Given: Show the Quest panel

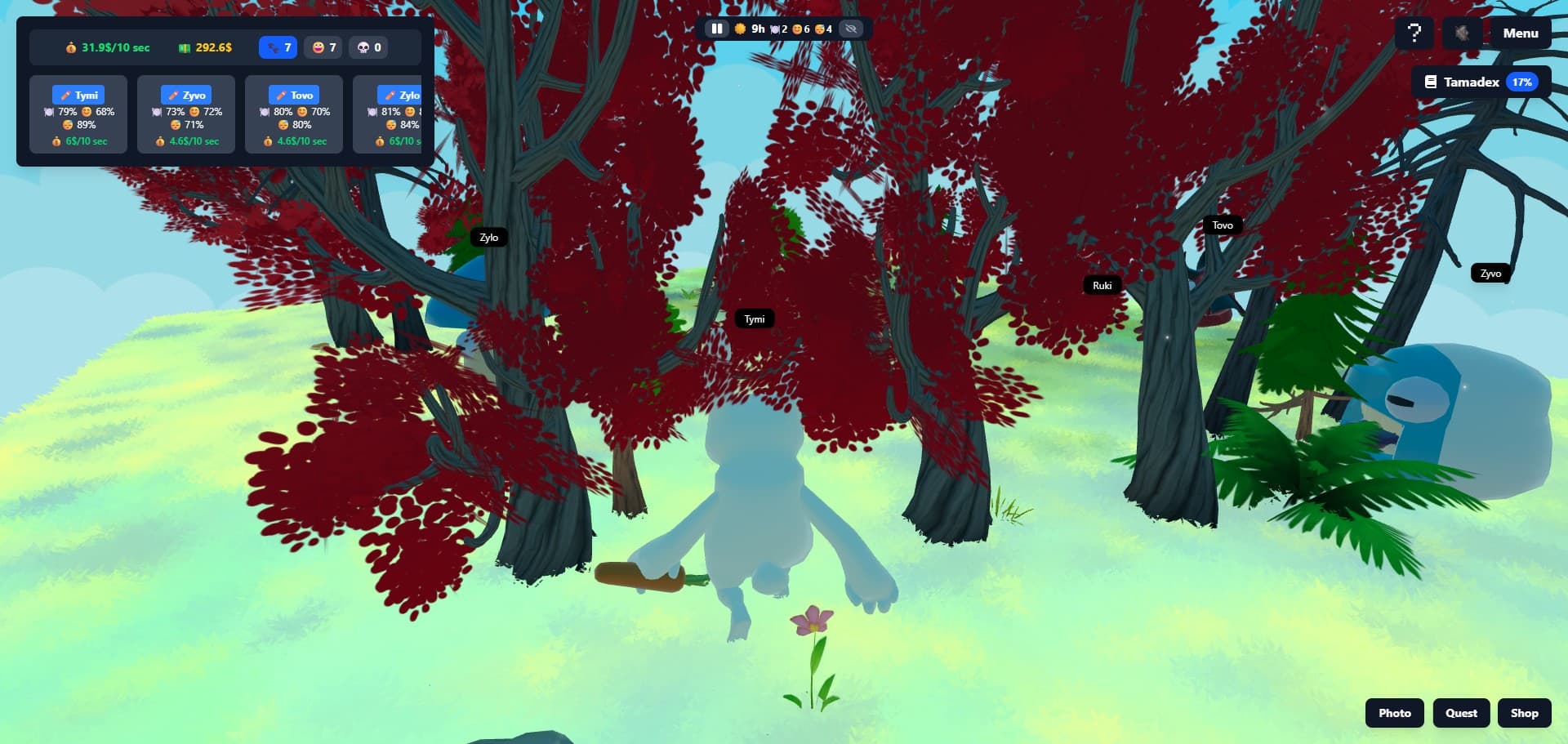Looking at the screenshot, I should point(1461,713).
